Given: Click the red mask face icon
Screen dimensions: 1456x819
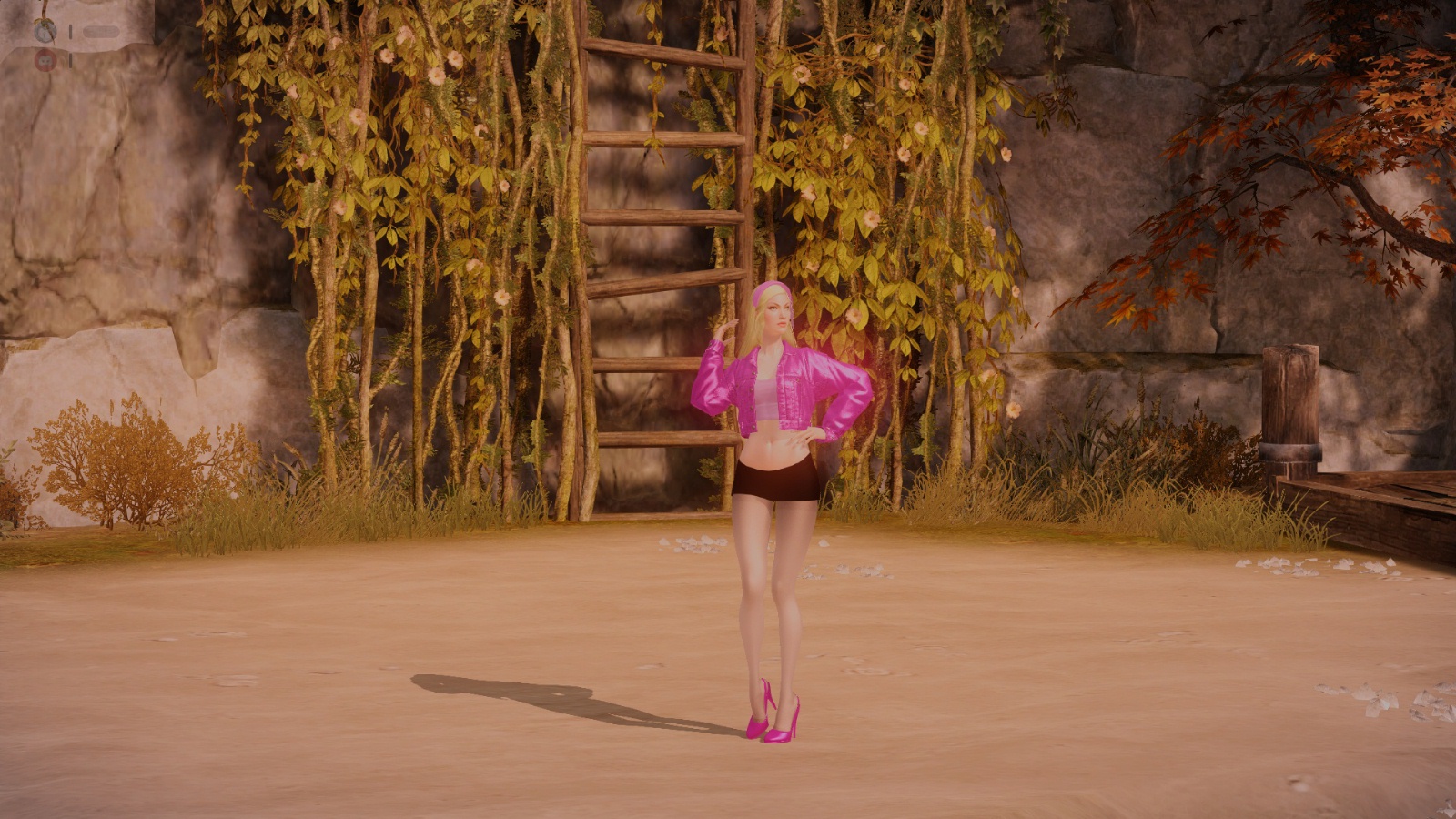Looking at the screenshot, I should pos(45,61).
